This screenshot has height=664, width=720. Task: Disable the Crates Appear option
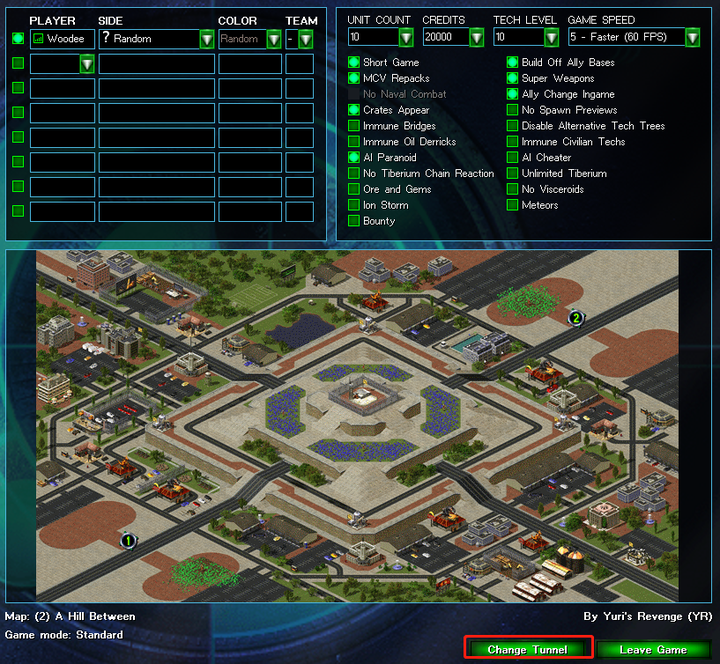[354, 110]
